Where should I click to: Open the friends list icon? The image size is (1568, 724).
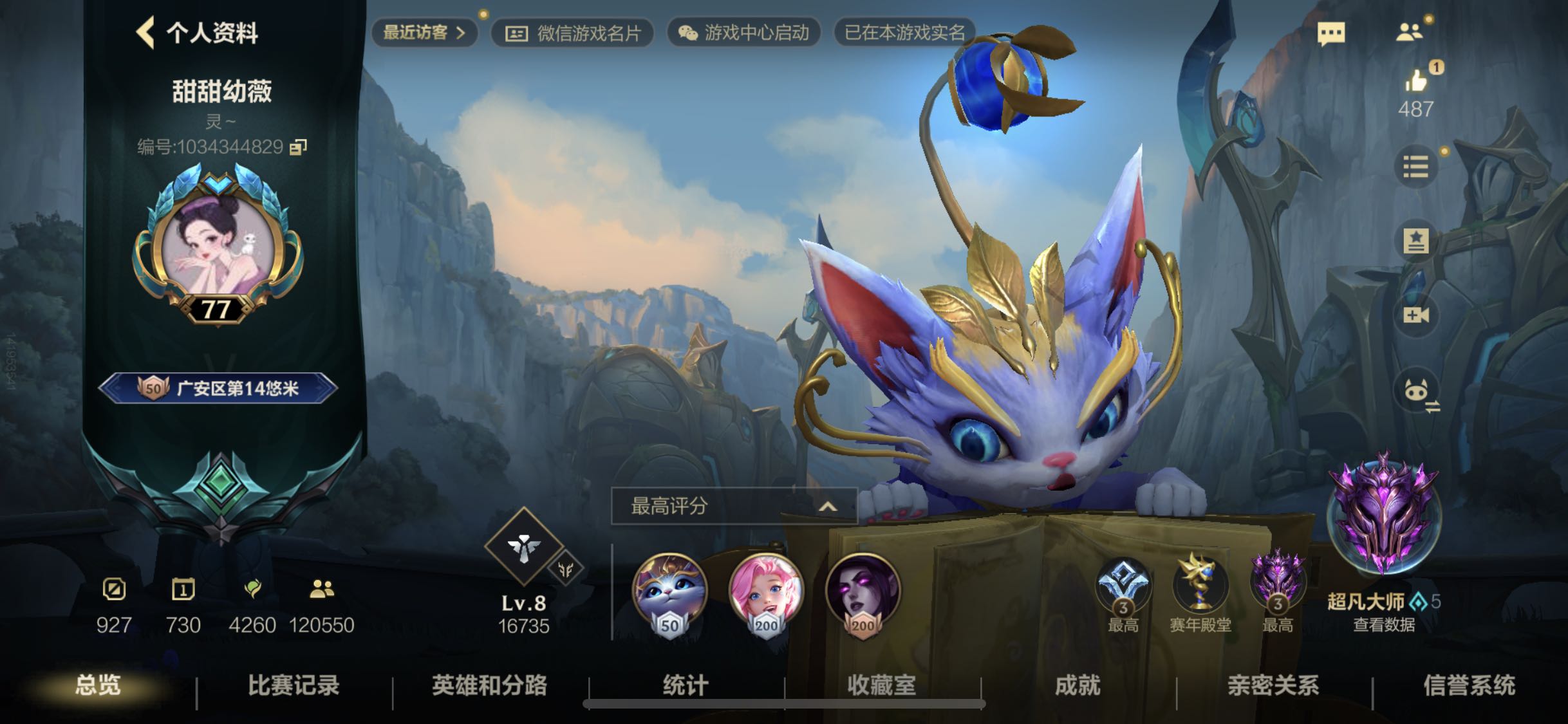[1409, 32]
